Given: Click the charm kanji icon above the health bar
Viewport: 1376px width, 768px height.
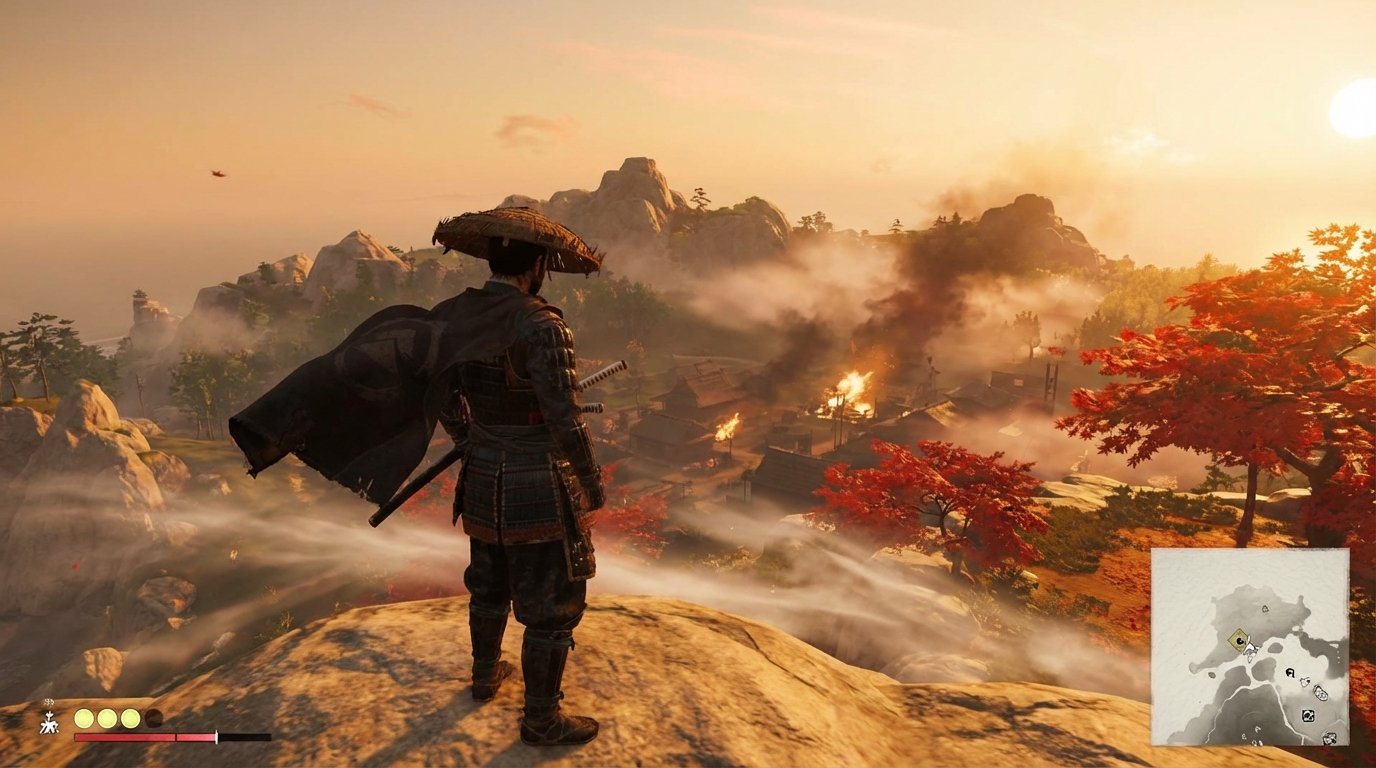Looking at the screenshot, I should click(x=50, y=722).
